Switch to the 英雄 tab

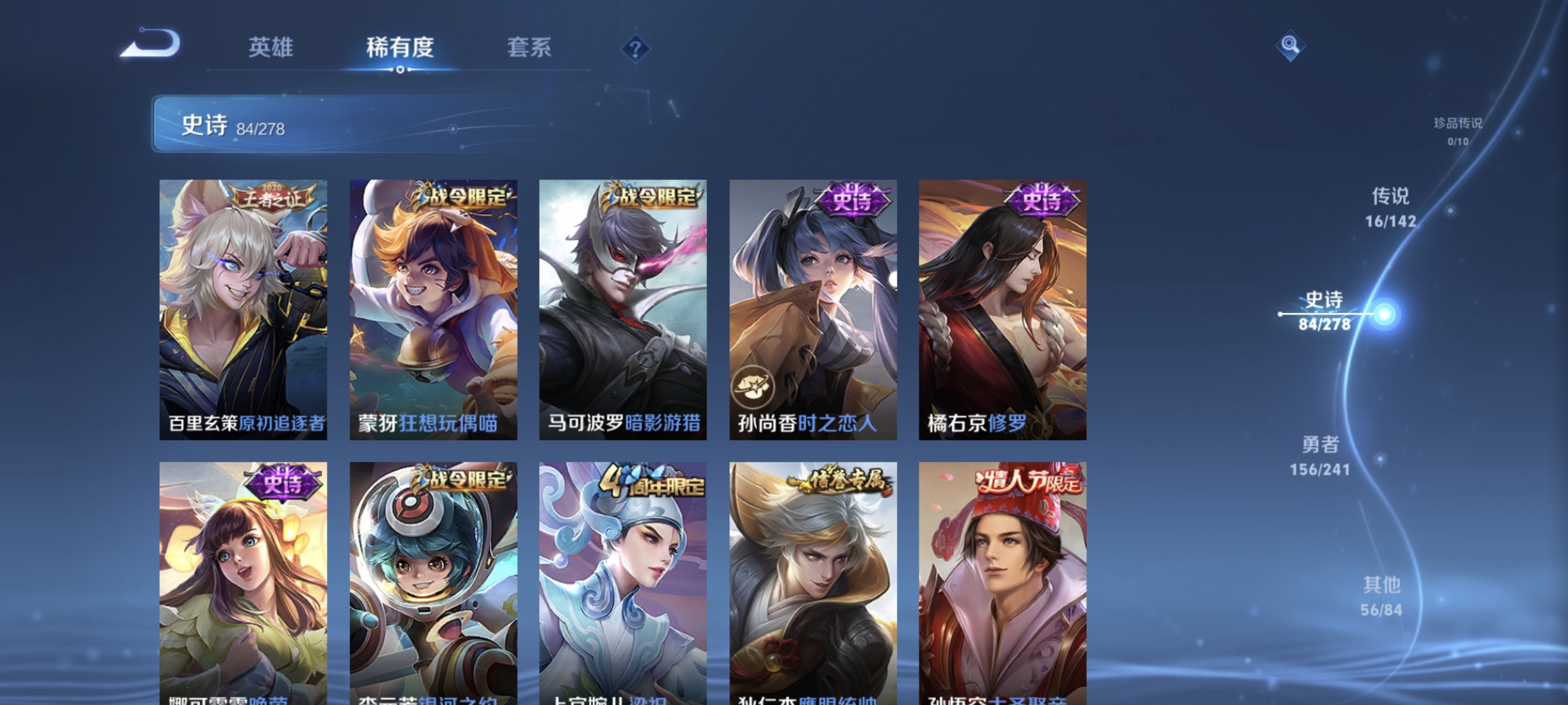click(x=271, y=49)
